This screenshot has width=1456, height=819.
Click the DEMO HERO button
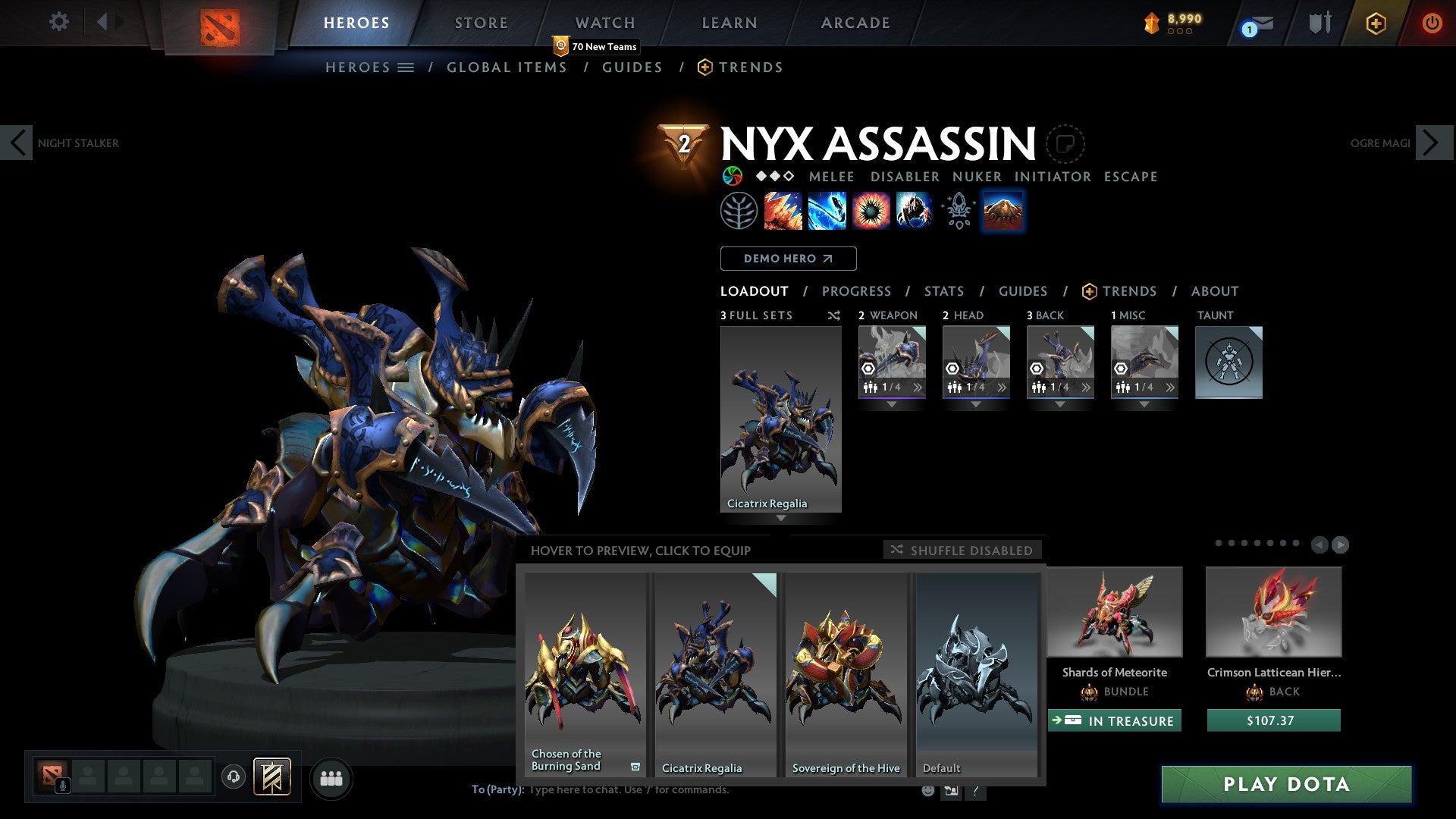click(x=788, y=258)
